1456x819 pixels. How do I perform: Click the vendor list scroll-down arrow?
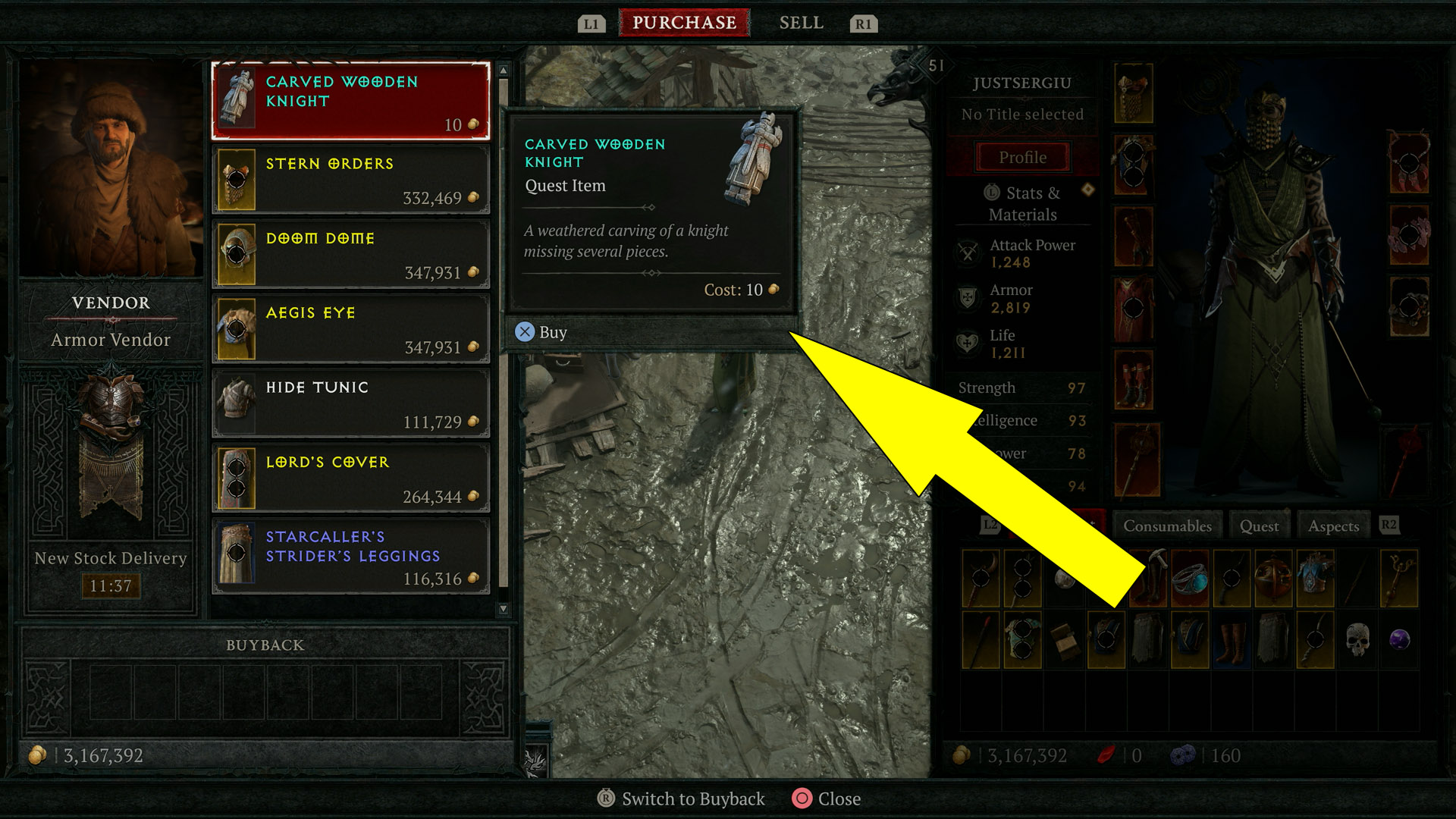[x=502, y=608]
